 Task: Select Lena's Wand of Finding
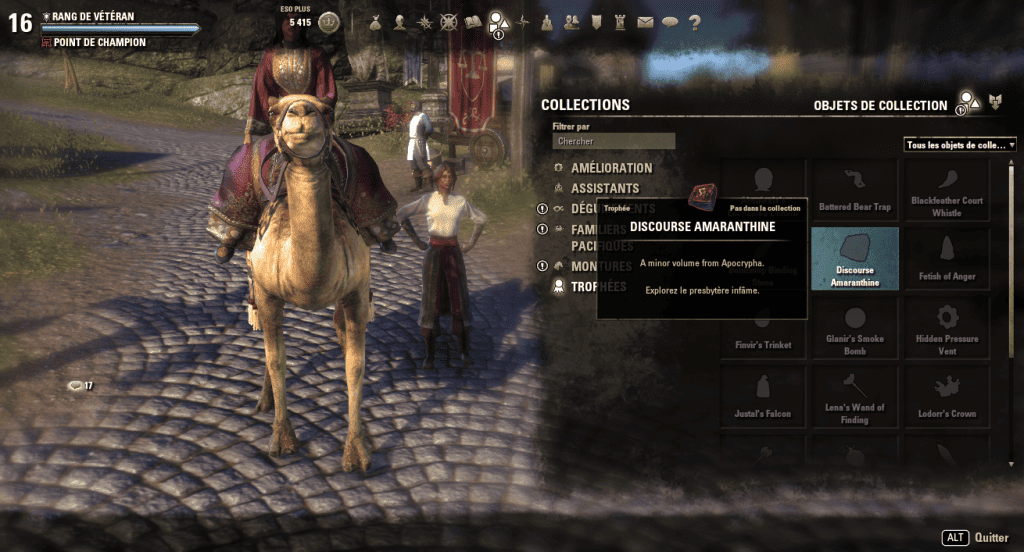[x=854, y=396]
